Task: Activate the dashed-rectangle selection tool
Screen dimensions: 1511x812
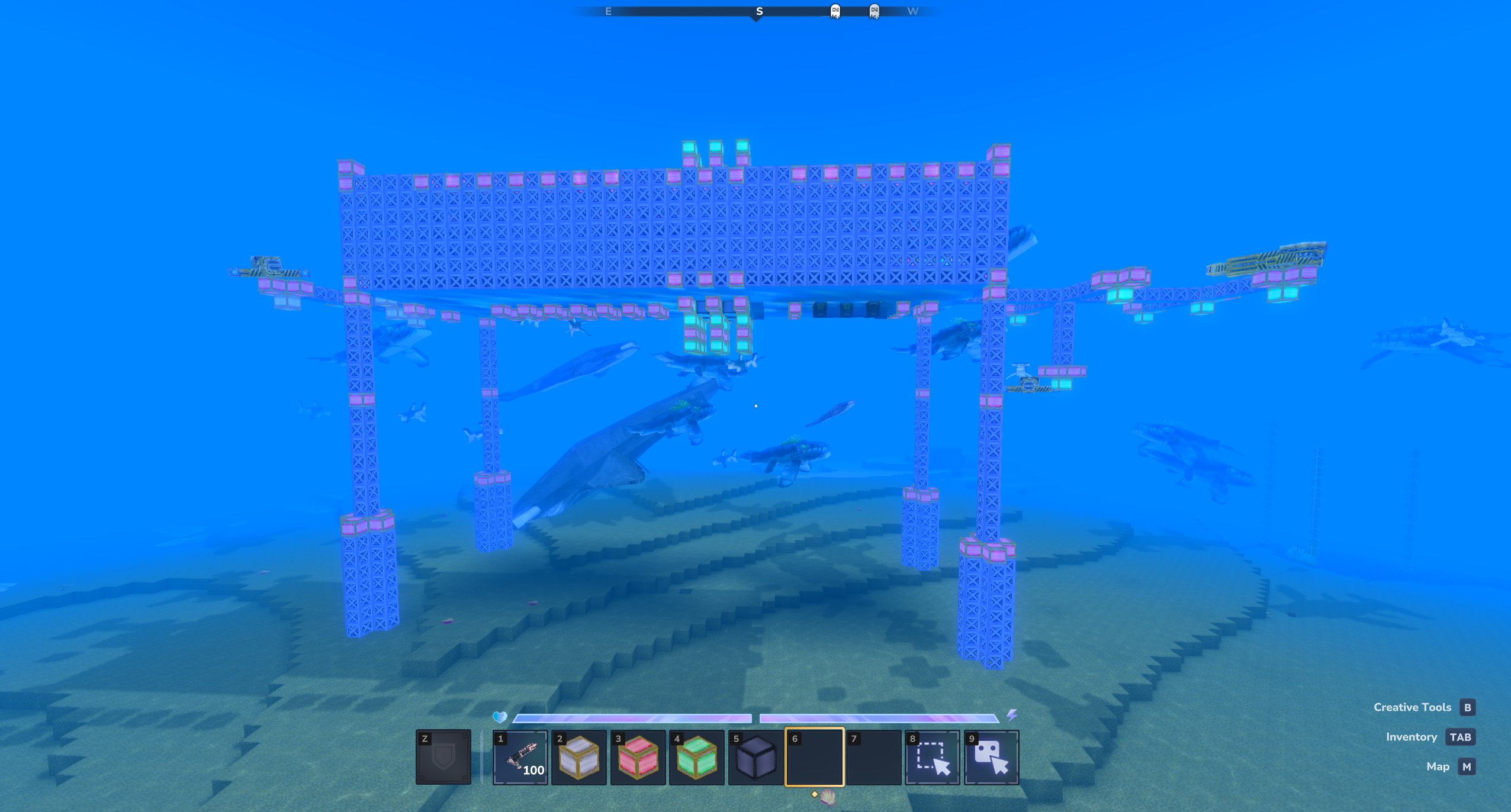Action: point(933,758)
